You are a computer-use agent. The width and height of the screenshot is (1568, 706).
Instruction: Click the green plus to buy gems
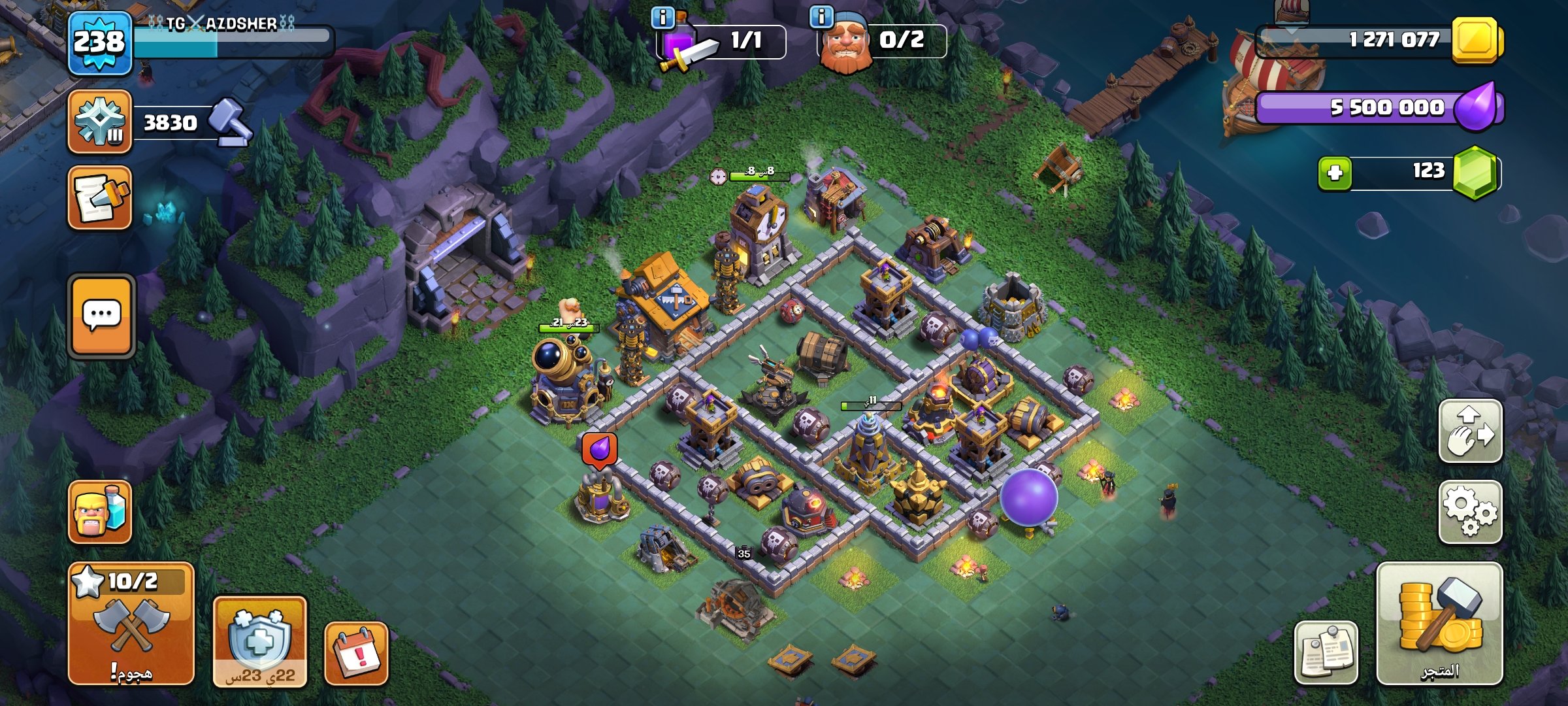(1335, 173)
